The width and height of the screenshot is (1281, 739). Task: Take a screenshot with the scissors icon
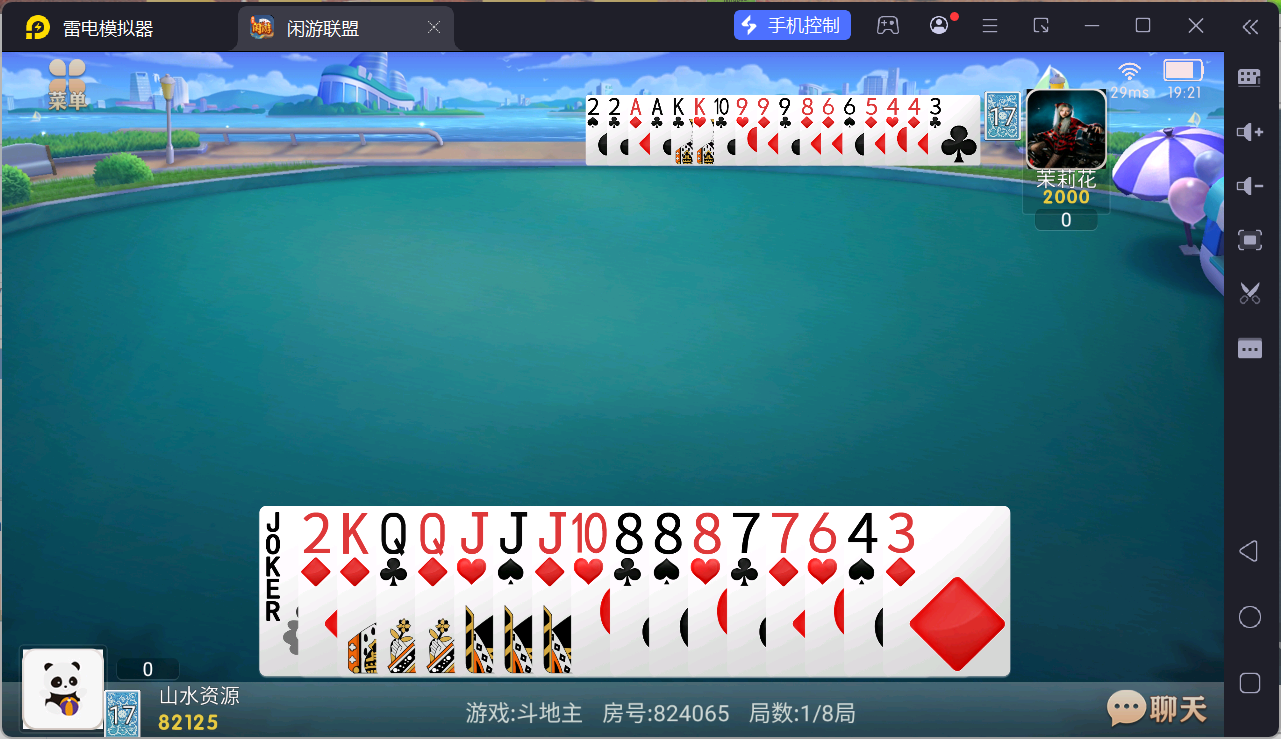coord(1249,293)
